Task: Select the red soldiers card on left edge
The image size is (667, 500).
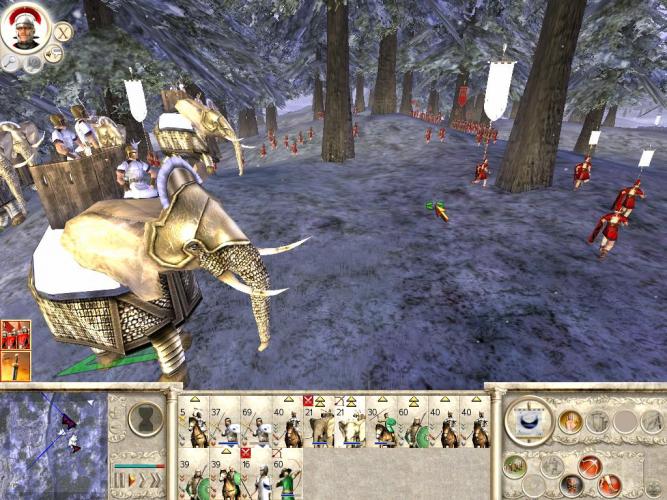Action: pyautogui.click(x=16, y=335)
